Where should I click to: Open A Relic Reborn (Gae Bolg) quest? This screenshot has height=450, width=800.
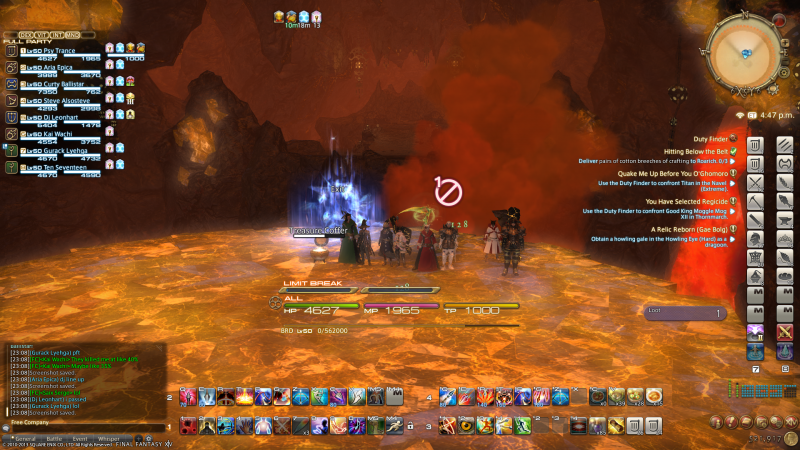tap(691, 229)
